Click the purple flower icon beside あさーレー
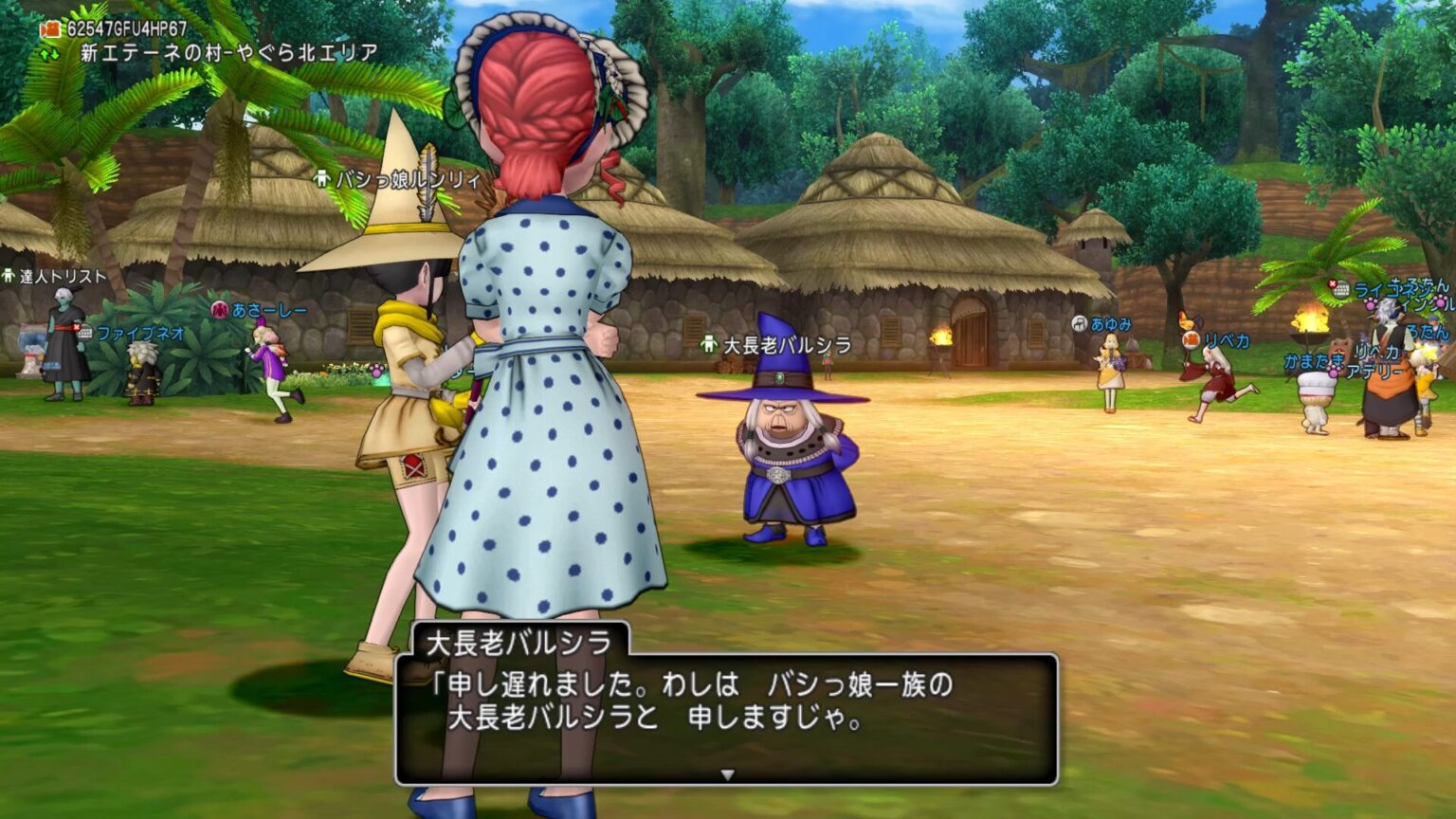 219,310
